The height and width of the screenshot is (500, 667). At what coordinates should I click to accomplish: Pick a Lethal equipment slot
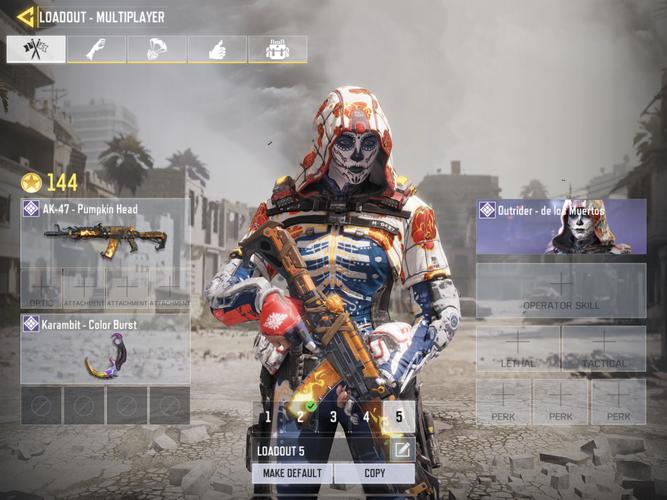[x=518, y=349]
